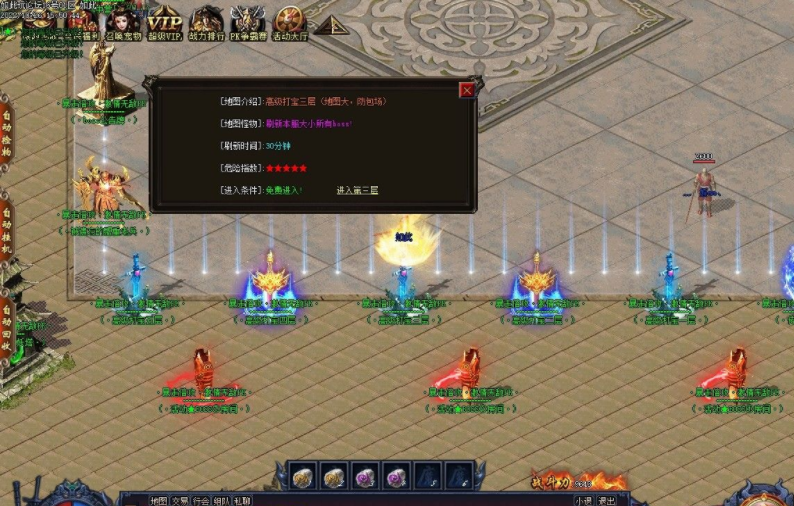794x506 pixels.
Task: Use the first purple orb hotbar item
Action: pos(366,476)
